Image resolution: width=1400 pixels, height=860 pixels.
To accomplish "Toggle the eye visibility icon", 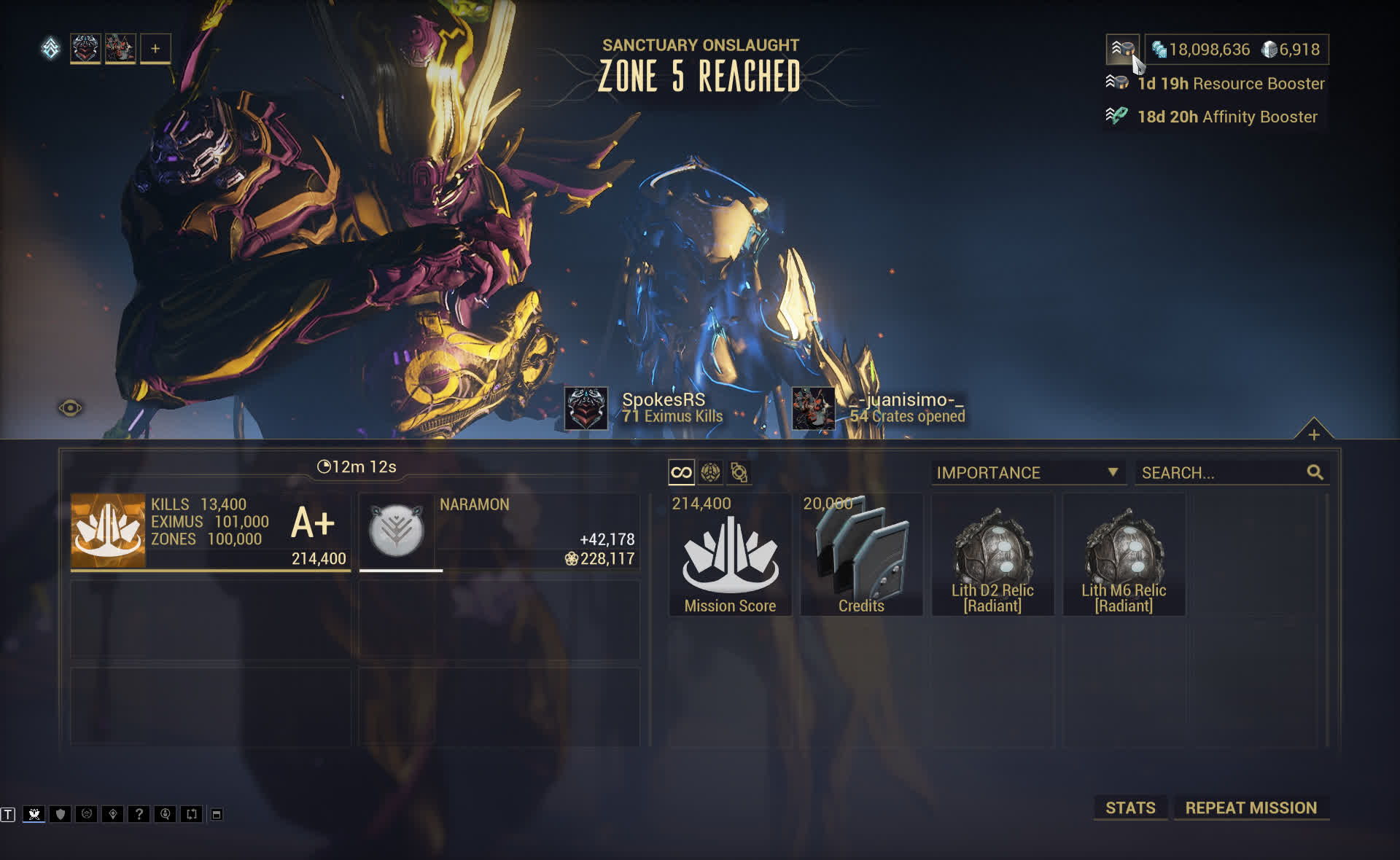I will (x=70, y=407).
